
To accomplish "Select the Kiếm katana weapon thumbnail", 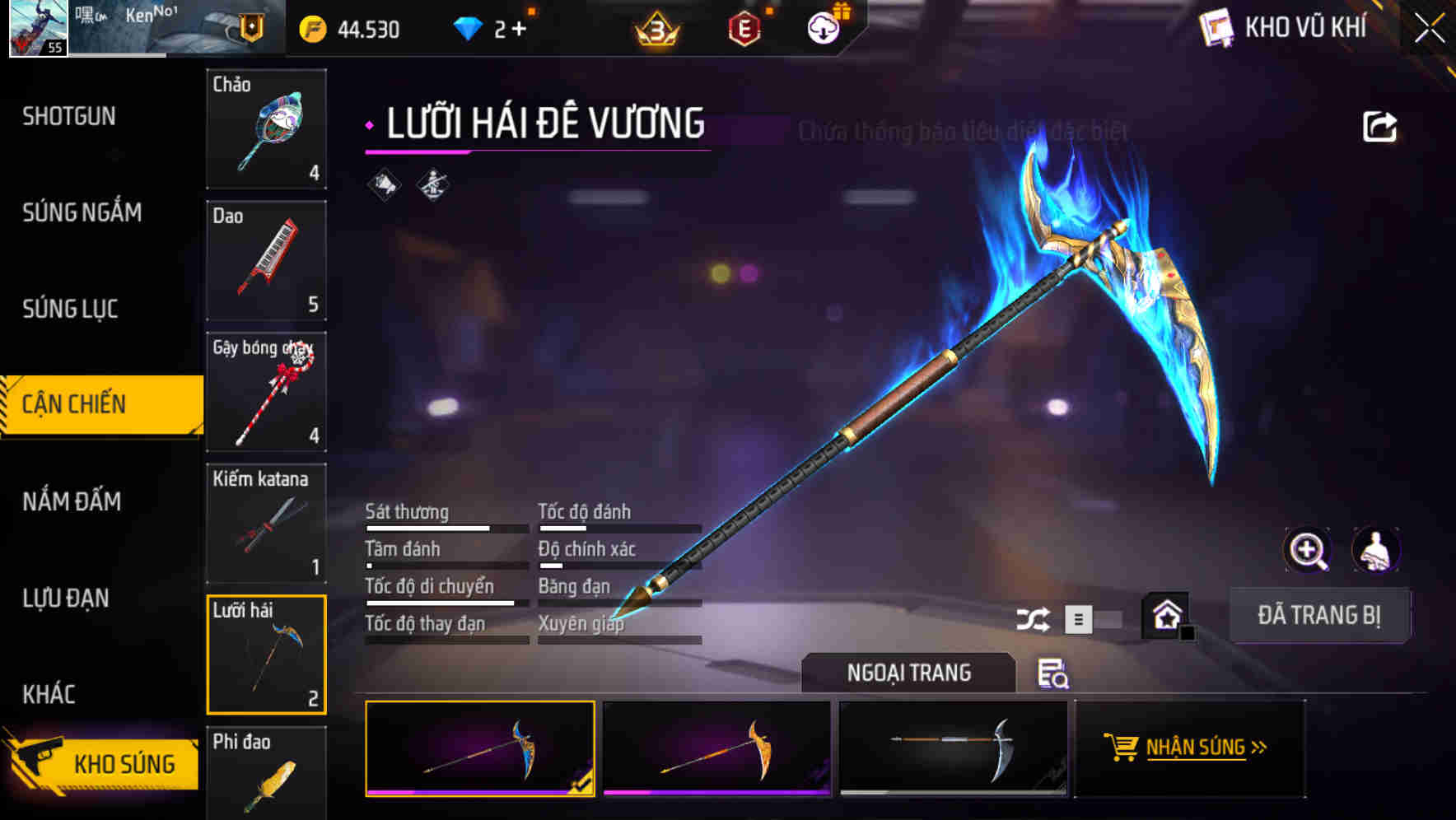I will pos(266,524).
